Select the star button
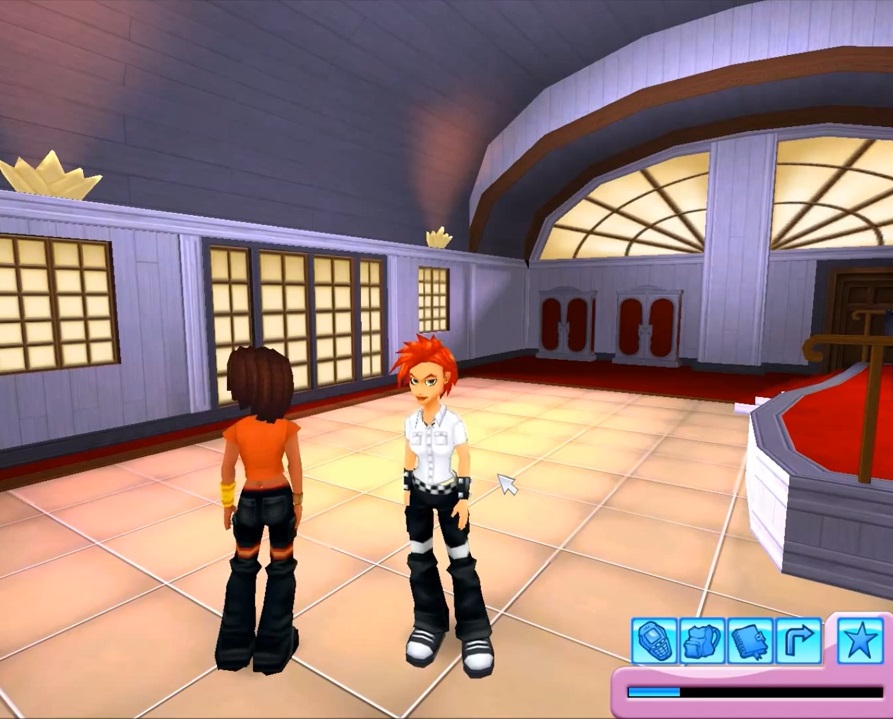 (859, 638)
